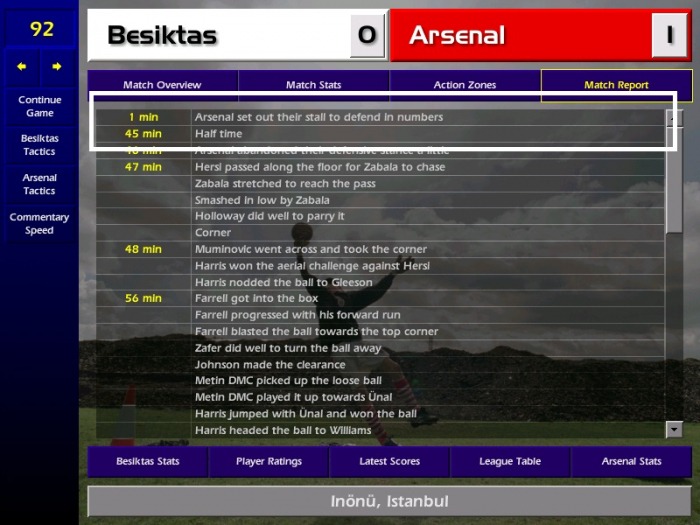Click the Continue Game button

point(39,106)
